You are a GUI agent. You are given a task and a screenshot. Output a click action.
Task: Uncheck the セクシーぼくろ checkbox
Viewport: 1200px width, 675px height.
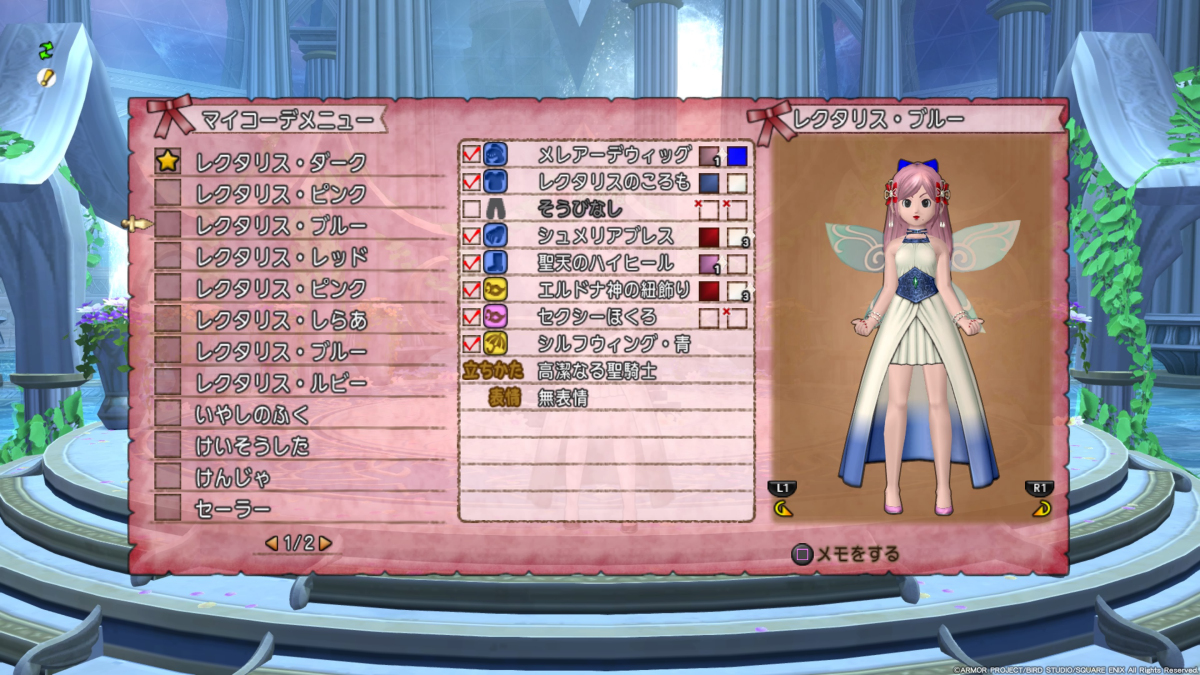point(472,317)
